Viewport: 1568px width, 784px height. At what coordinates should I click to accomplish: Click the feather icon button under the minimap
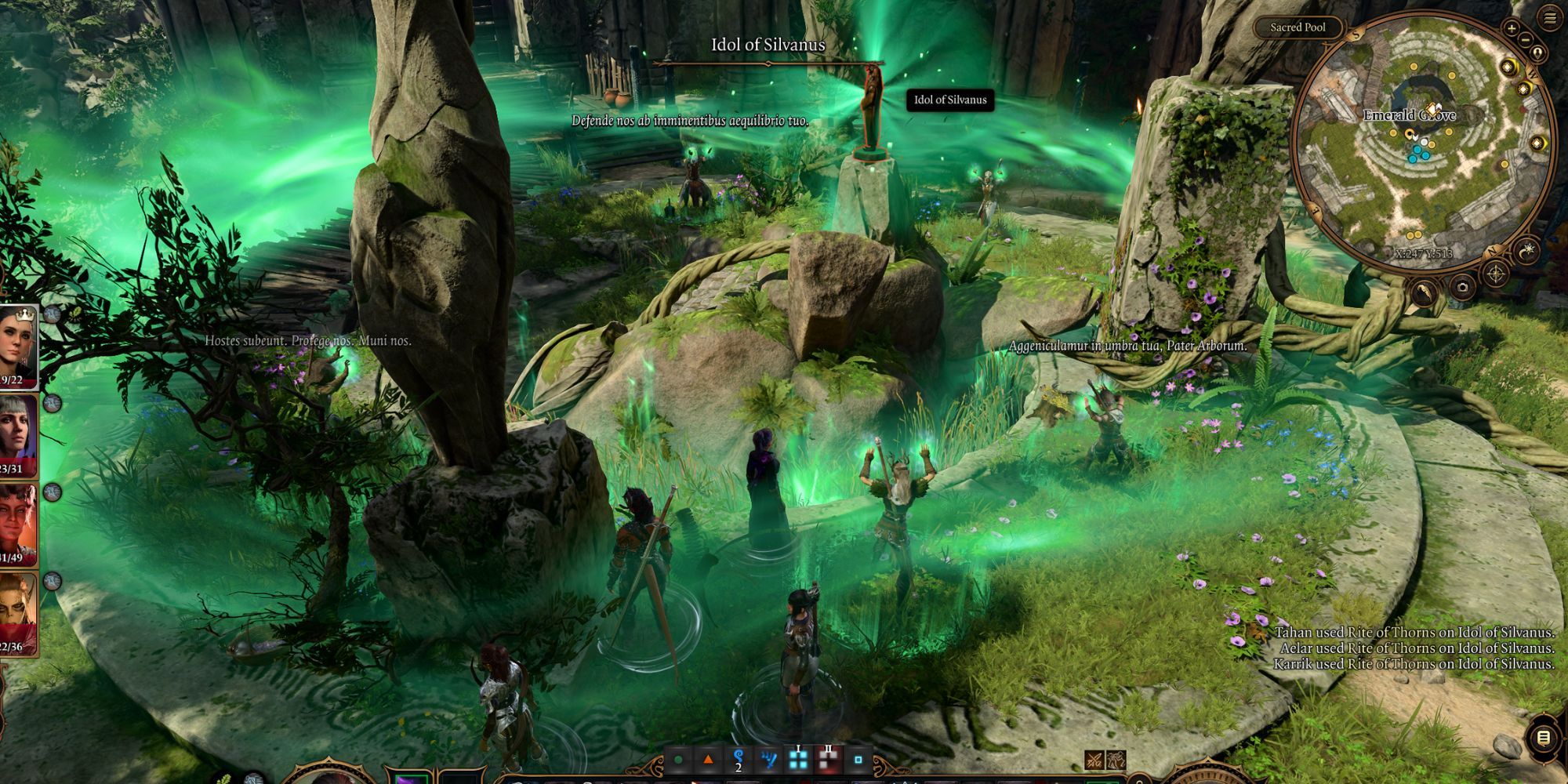(1424, 292)
